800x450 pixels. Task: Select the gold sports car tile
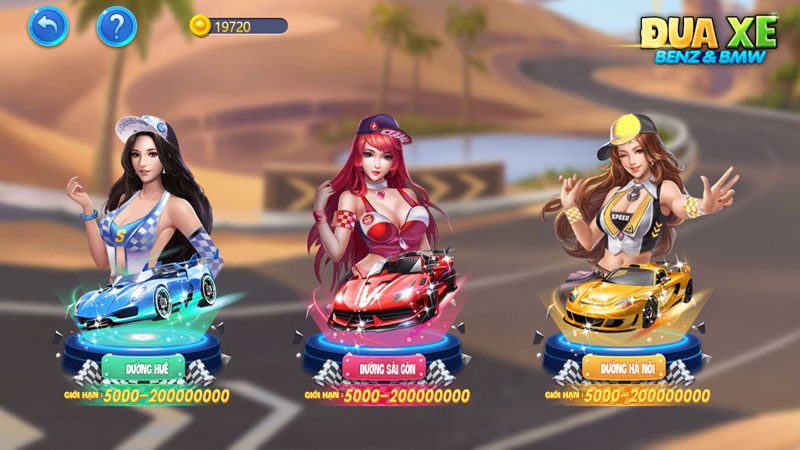click(624, 290)
